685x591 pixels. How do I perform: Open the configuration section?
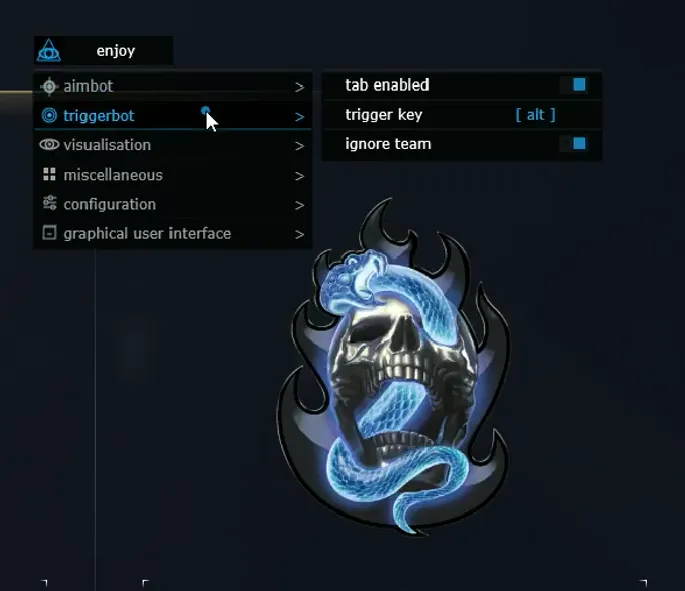click(x=109, y=204)
